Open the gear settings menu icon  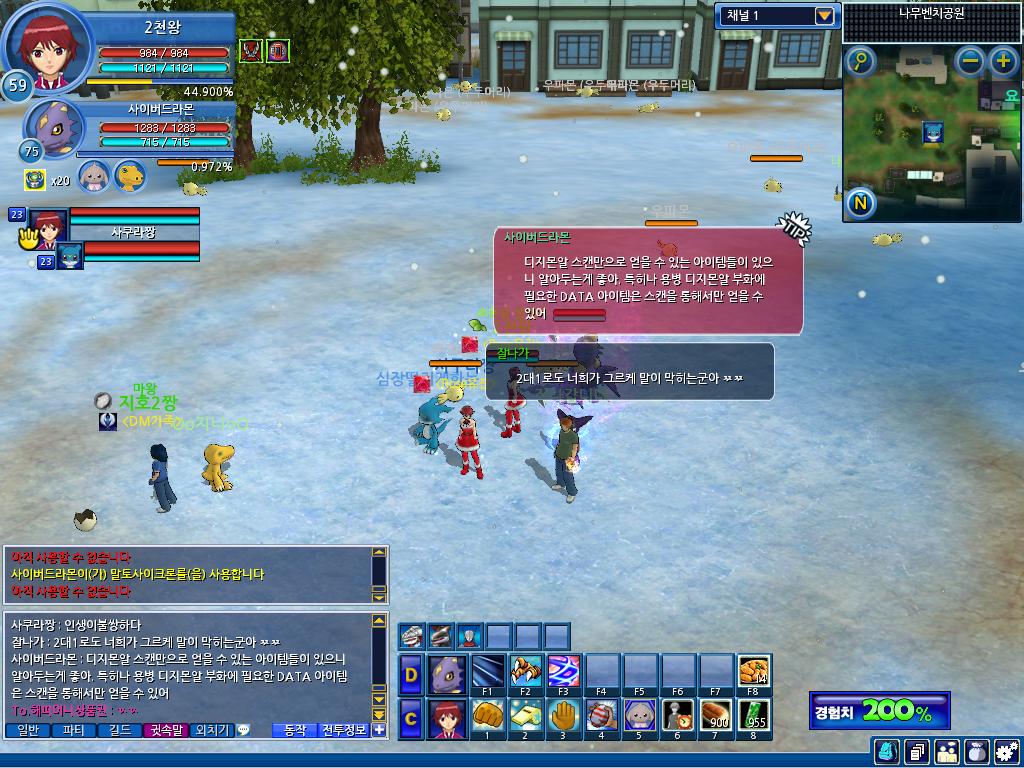point(1006,751)
